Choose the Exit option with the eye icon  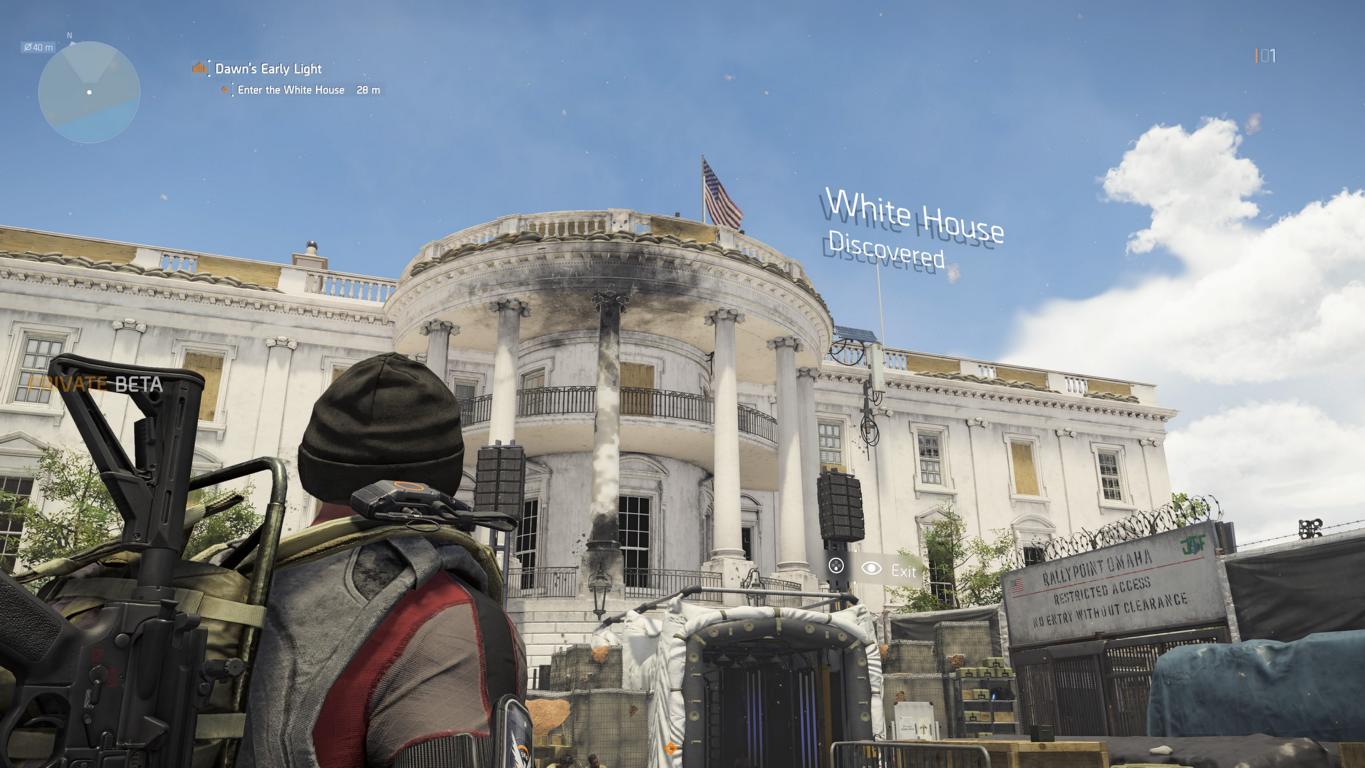pos(888,570)
